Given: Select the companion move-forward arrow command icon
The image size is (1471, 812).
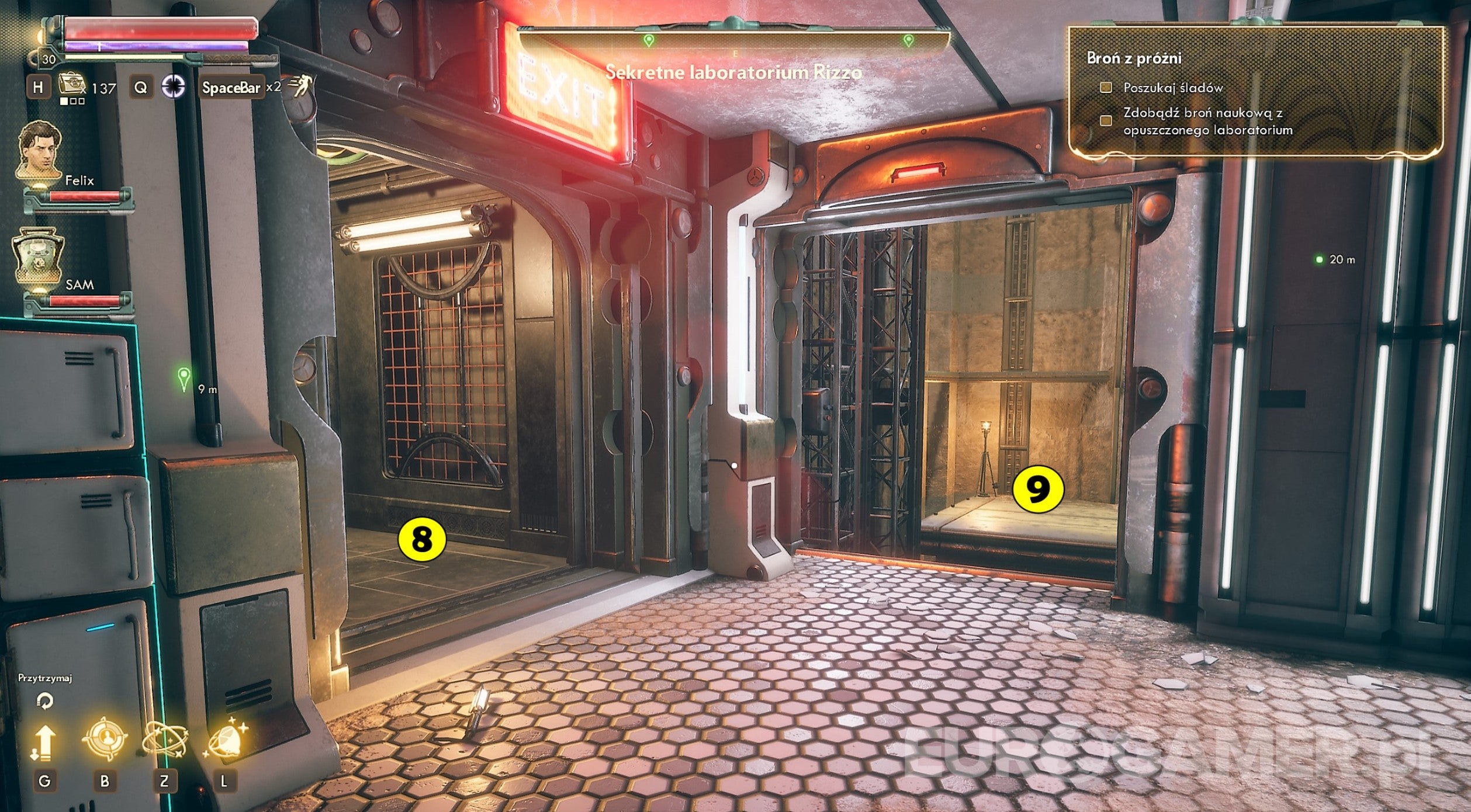Looking at the screenshot, I should pos(43,742).
